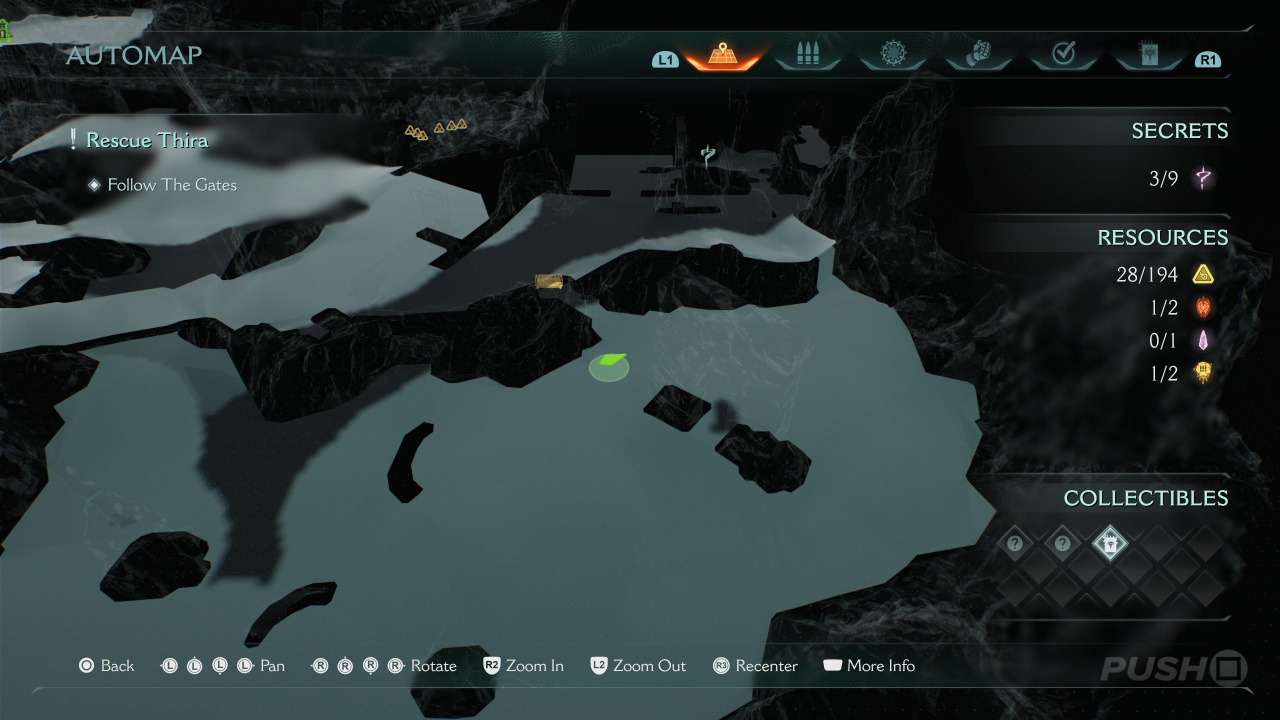Open the spiked sawblade tab

[x=892, y=55]
